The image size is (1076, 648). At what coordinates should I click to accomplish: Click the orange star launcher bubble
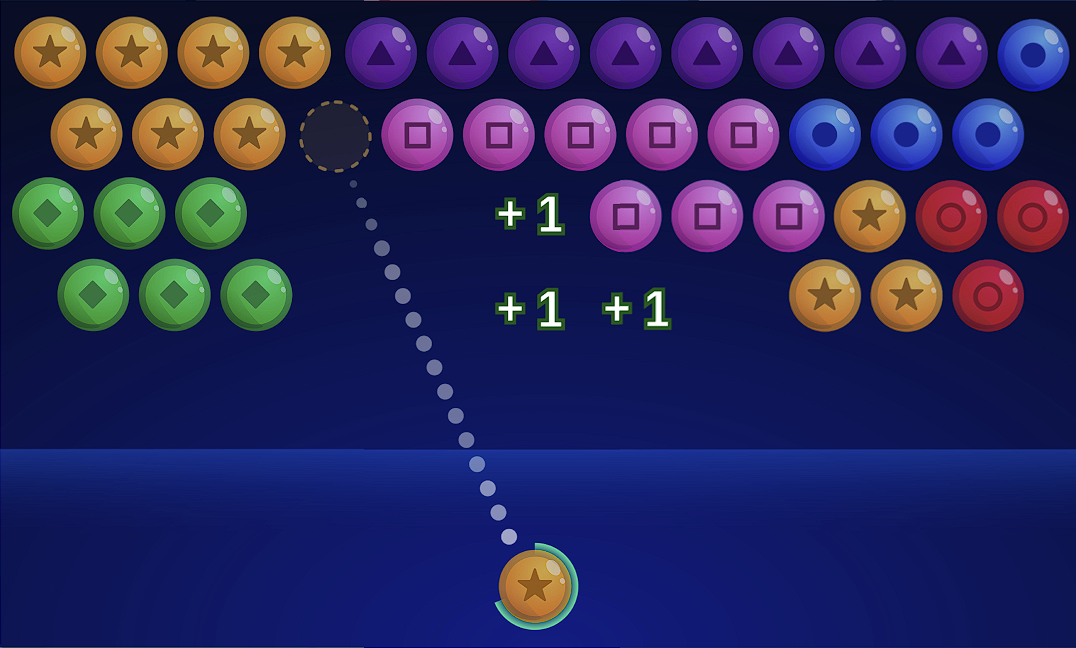[535, 586]
